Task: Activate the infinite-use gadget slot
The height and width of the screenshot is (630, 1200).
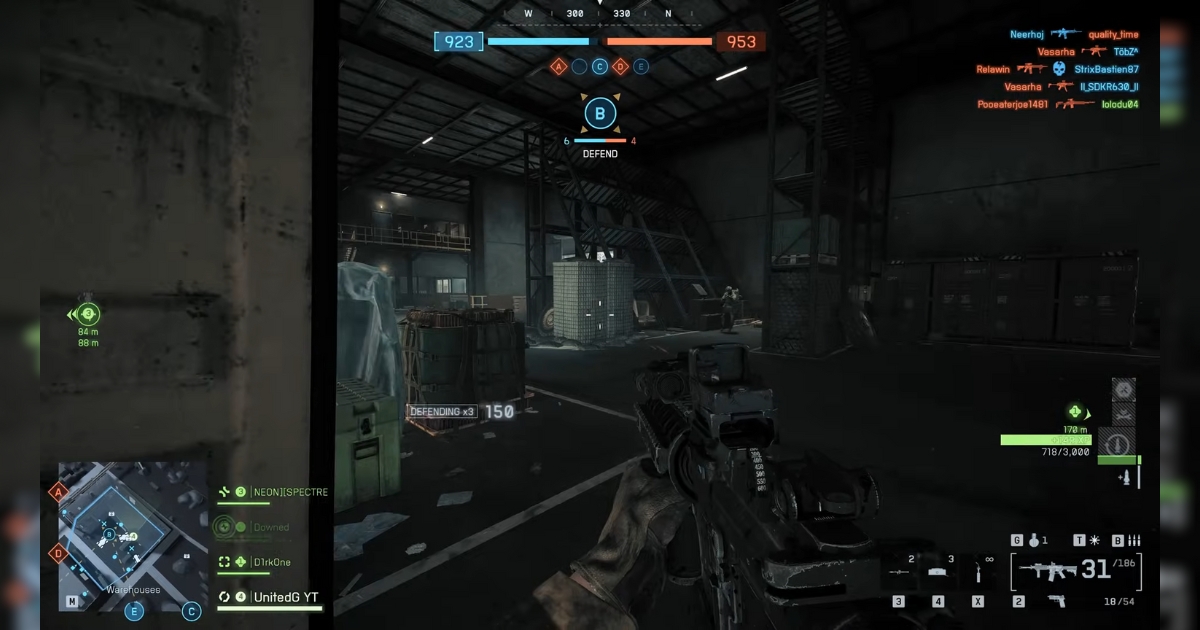Action: [978, 570]
